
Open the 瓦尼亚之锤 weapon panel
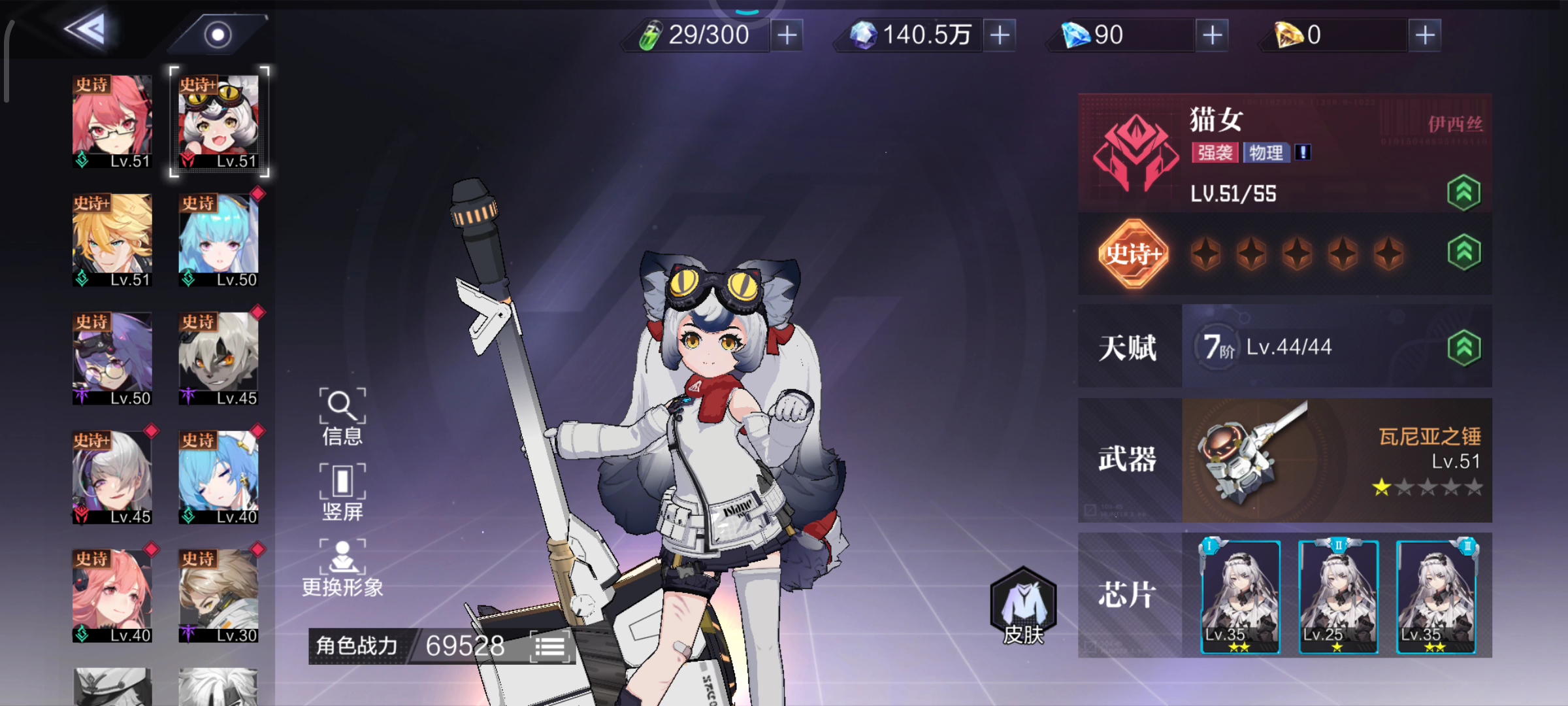coord(1336,460)
